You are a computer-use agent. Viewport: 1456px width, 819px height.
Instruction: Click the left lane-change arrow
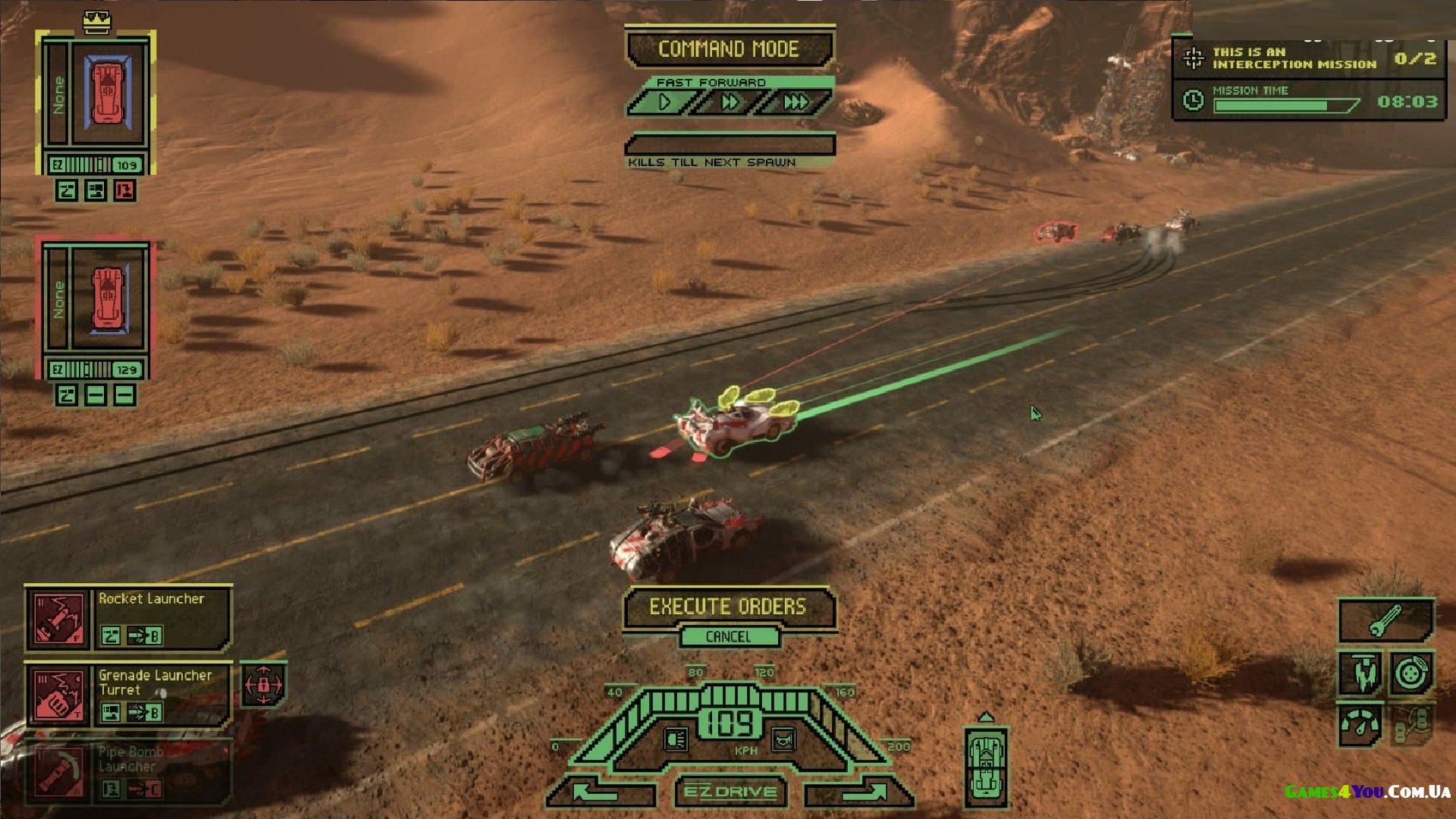(x=599, y=793)
